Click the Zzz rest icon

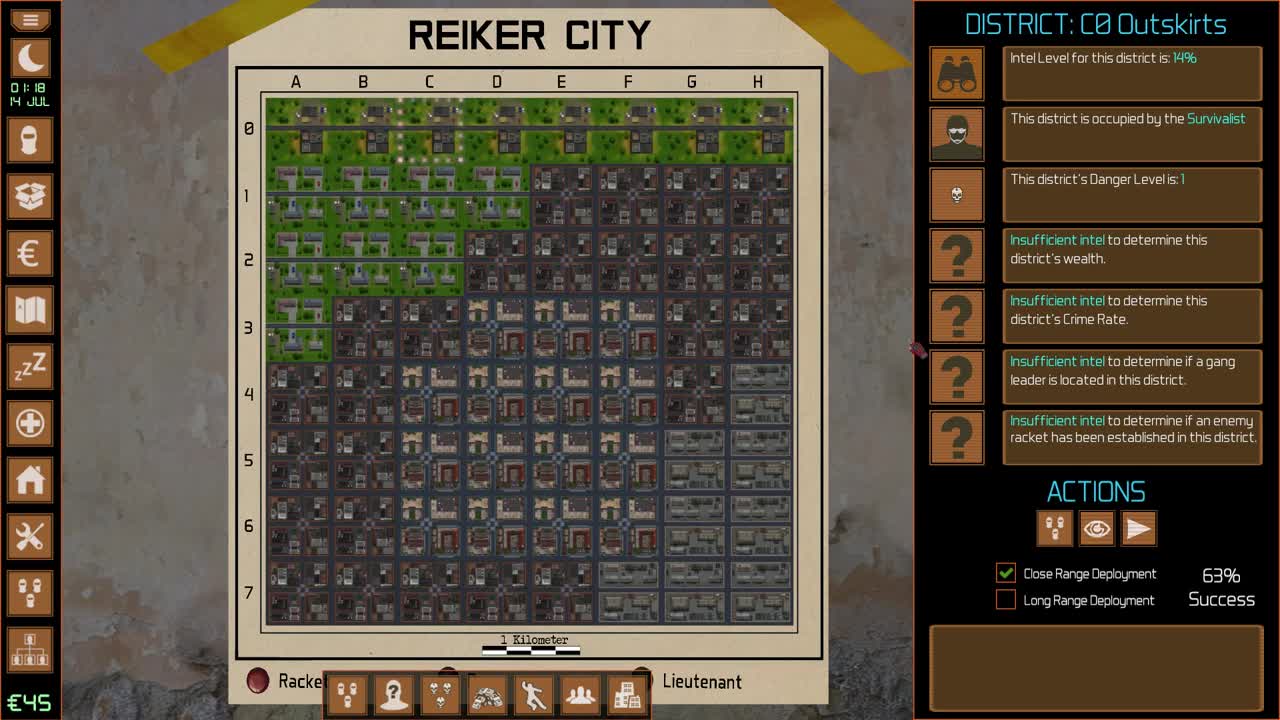pos(30,368)
